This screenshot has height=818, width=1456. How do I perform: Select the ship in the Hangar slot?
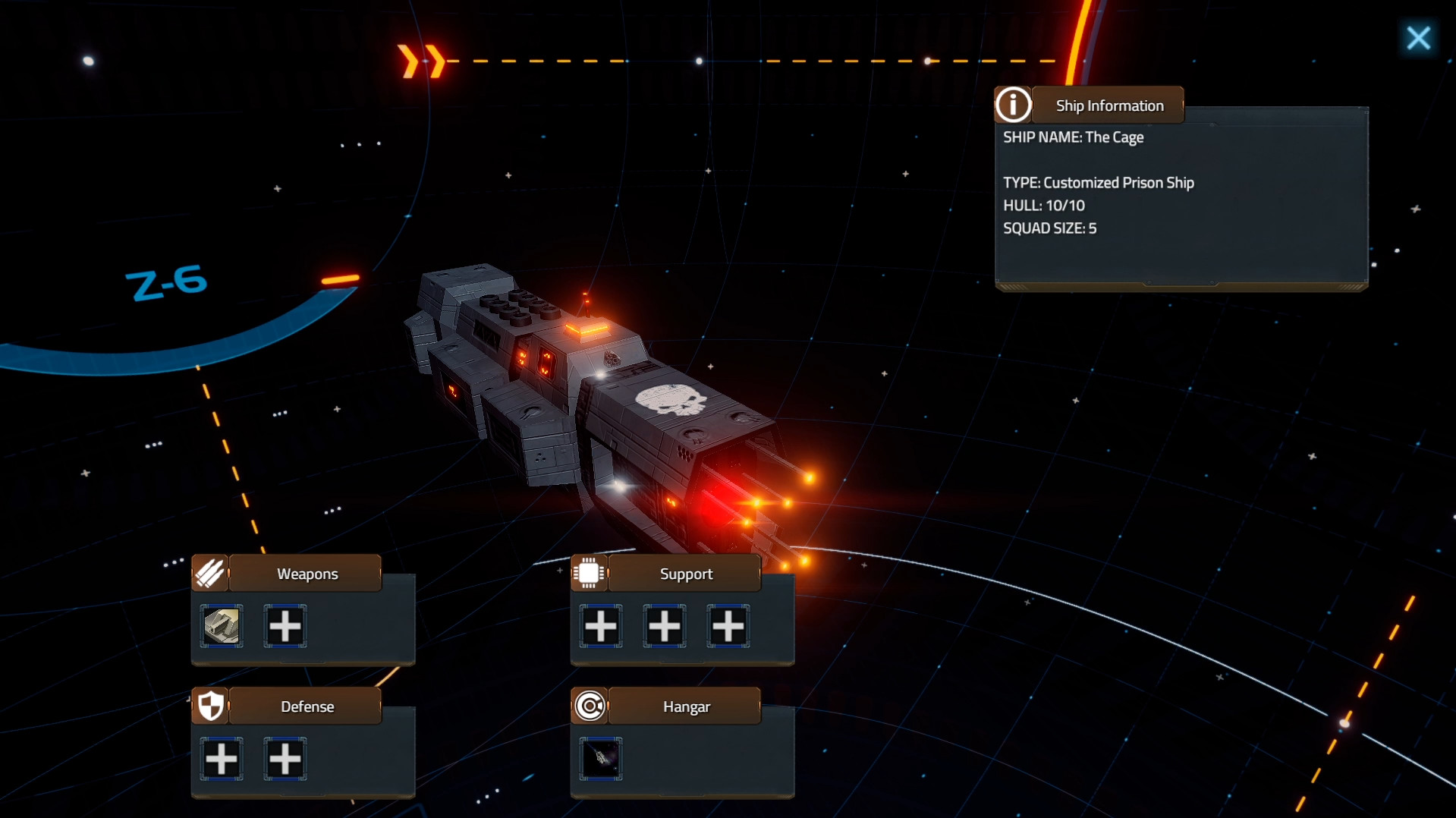[601, 758]
